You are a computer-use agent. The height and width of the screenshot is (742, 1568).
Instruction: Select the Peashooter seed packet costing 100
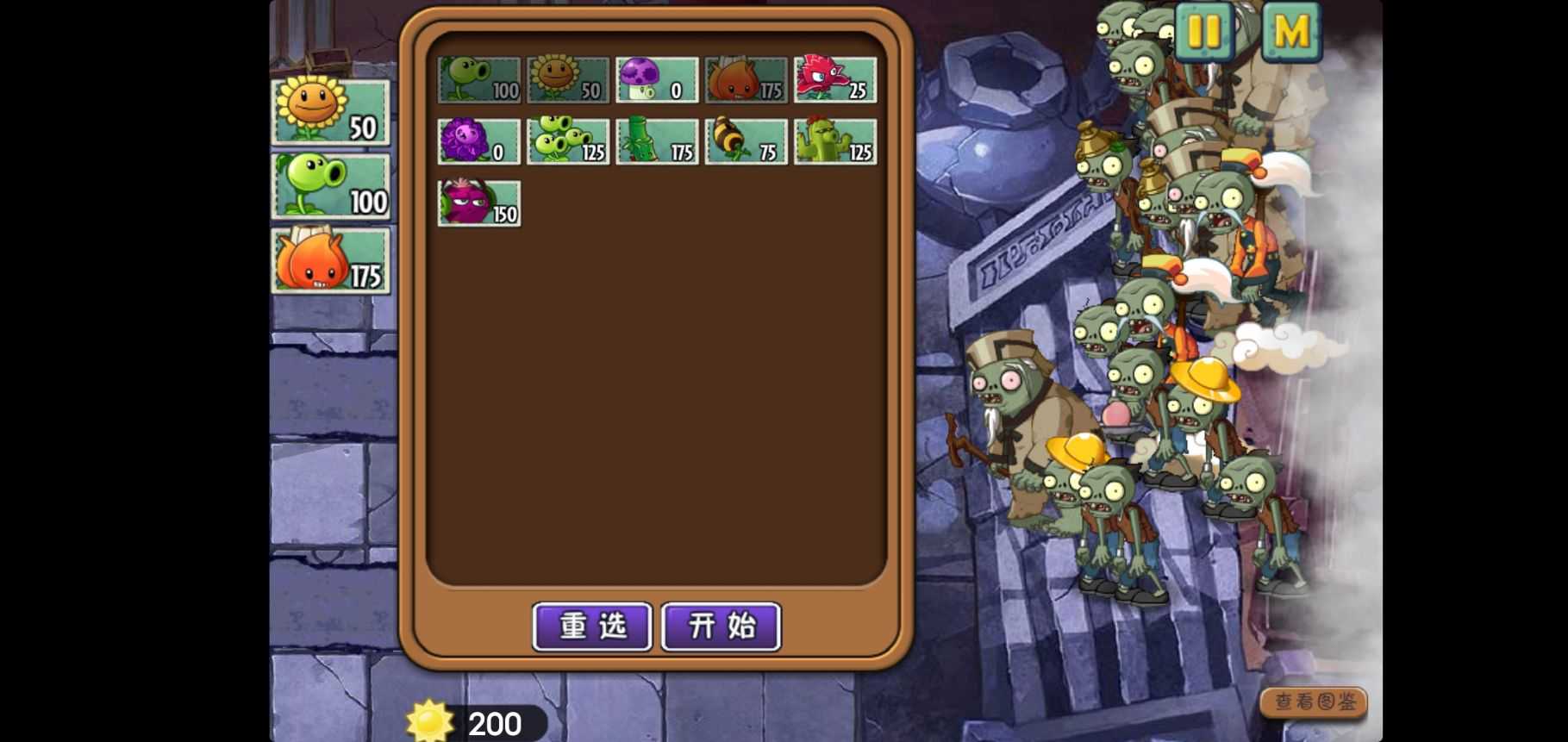tap(478, 78)
